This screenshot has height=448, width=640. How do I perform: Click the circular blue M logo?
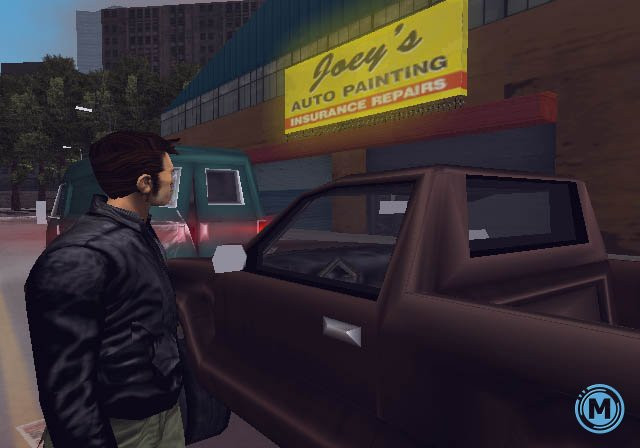click(x=598, y=408)
